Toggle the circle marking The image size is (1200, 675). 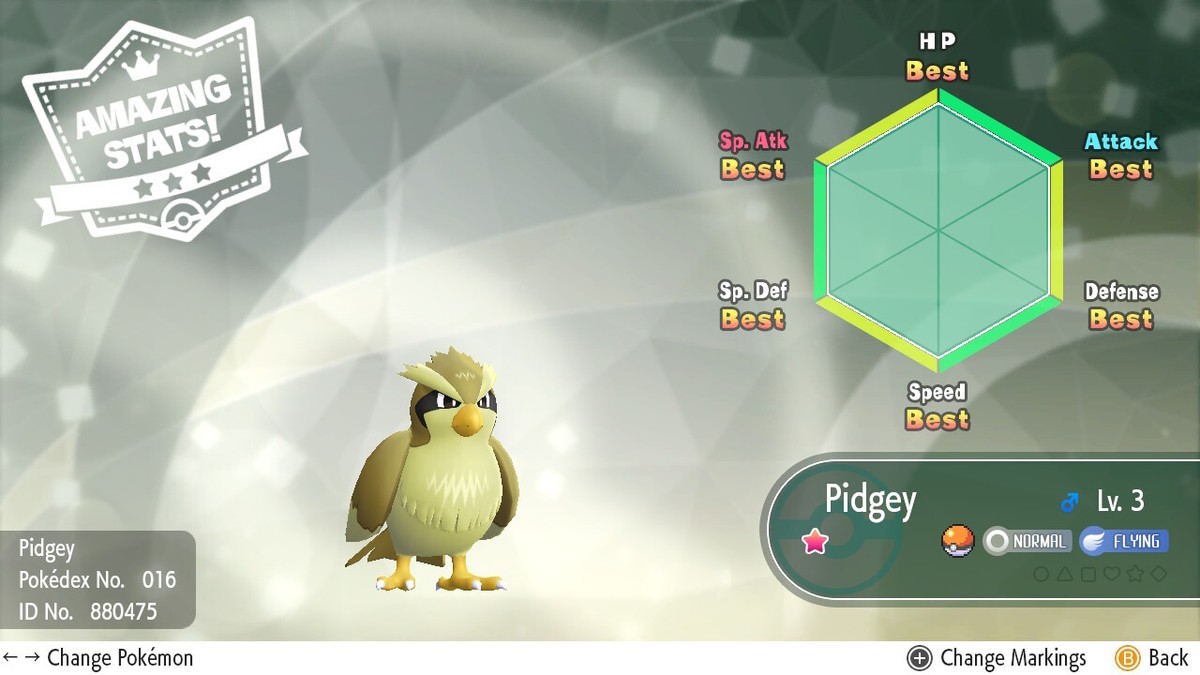pyautogui.click(x=1041, y=574)
